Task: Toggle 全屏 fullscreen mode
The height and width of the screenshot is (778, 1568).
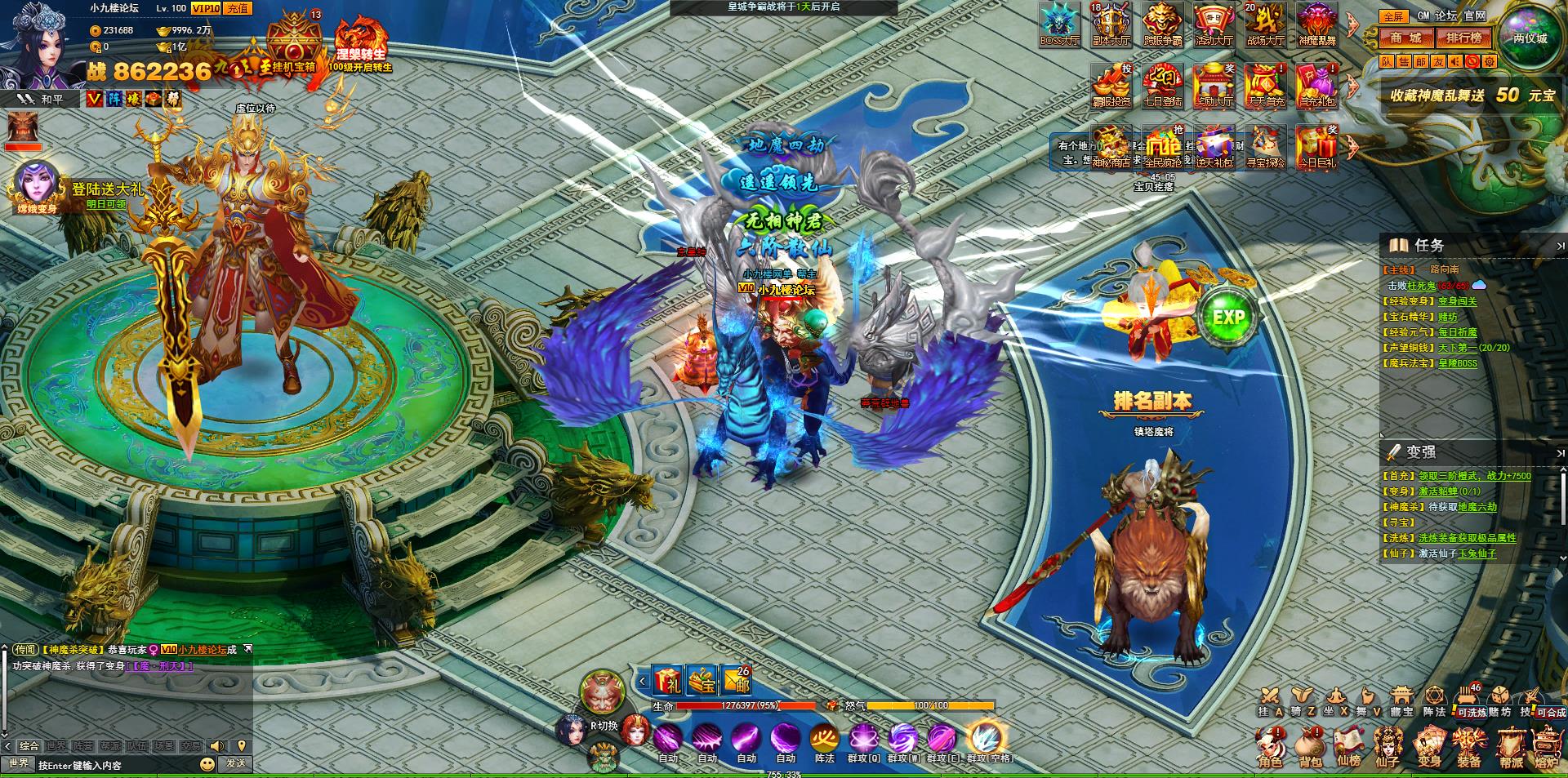Action: pos(1393,16)
